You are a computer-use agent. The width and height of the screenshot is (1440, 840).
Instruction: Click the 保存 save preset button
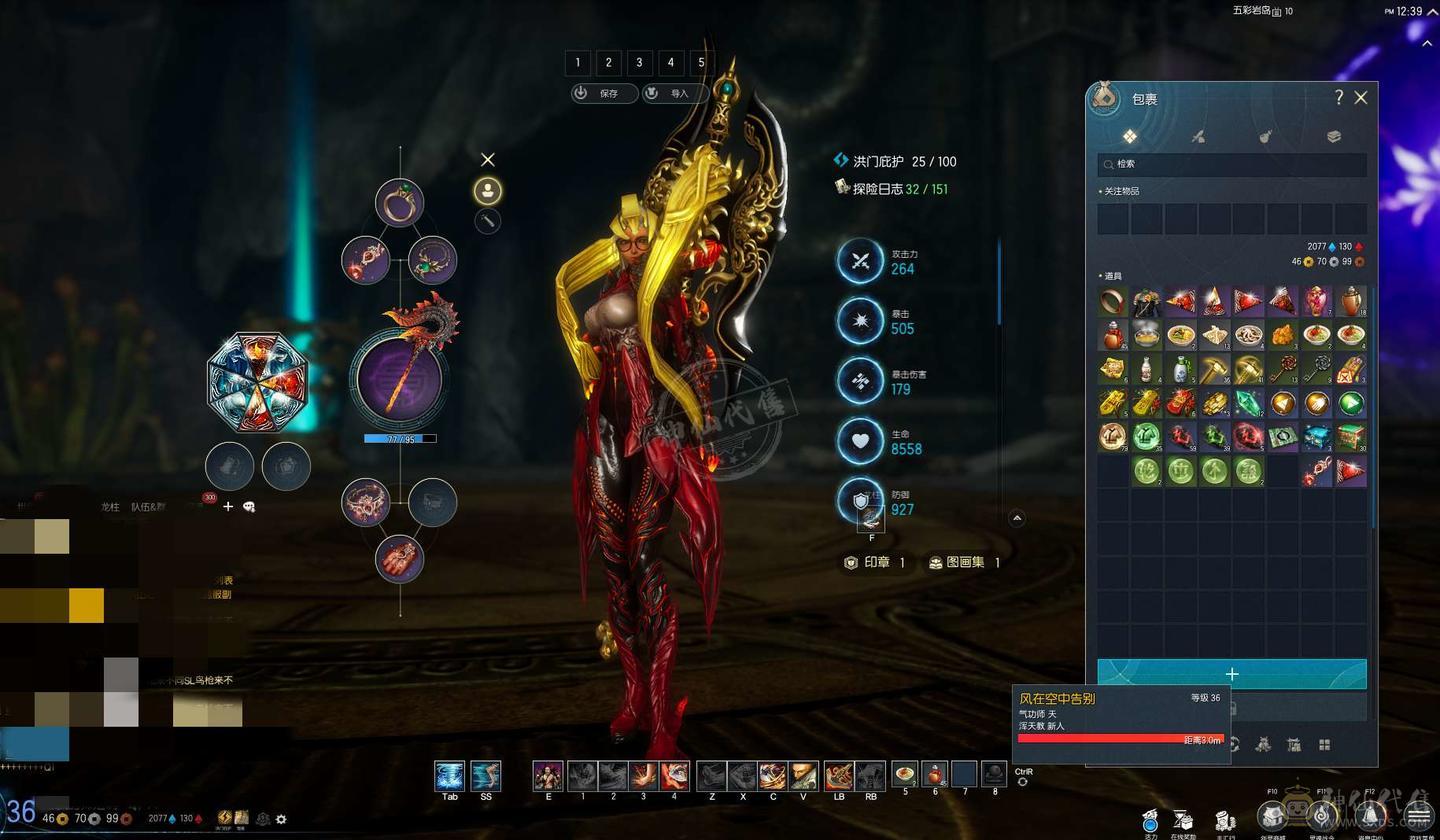coord(604,93)
